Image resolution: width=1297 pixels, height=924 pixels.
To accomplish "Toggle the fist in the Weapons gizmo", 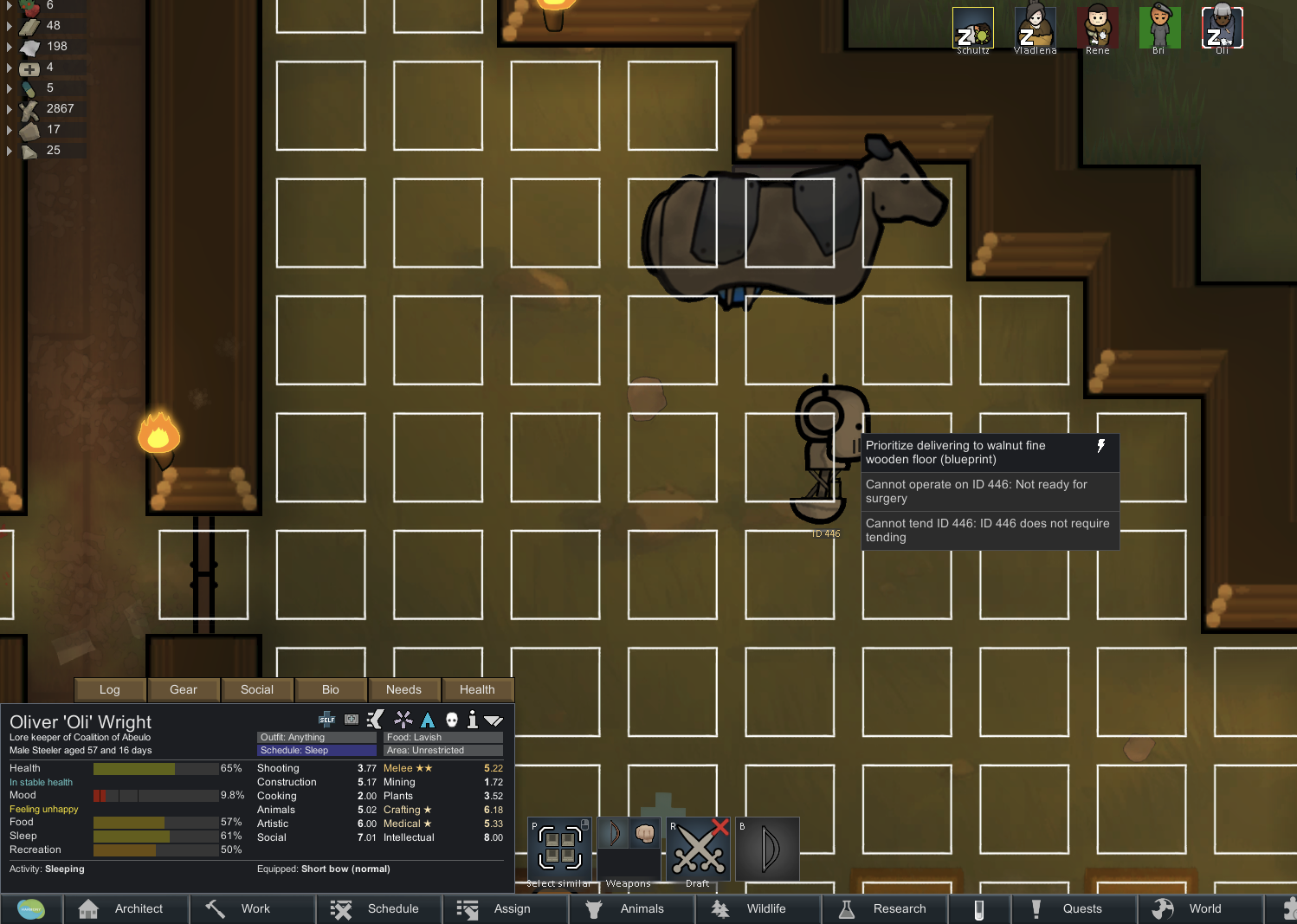I will click(x=644, y=833).
